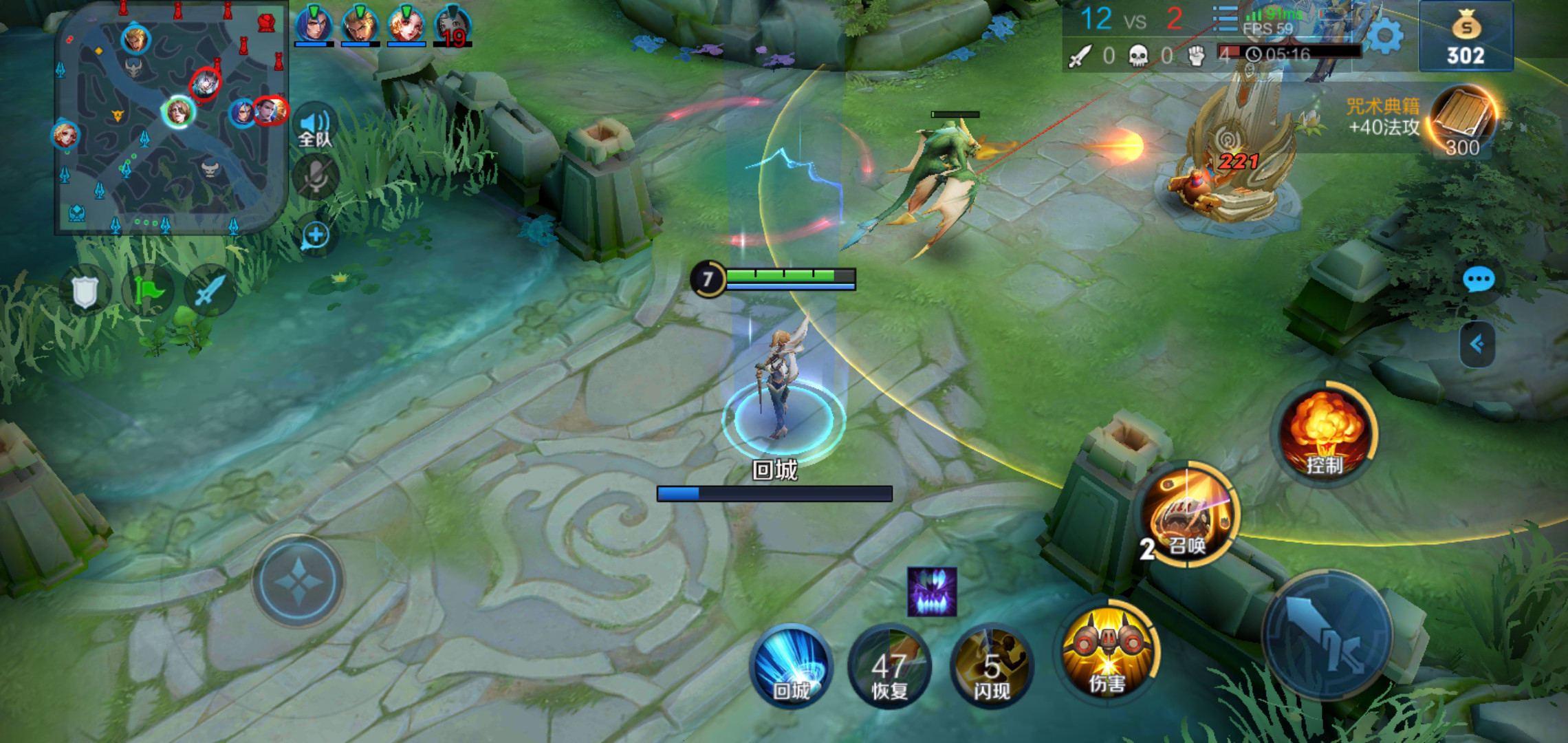This screenshot has width=1568, height=743.
Task: Toggle the microphone mute button
Action: point(316,176)
